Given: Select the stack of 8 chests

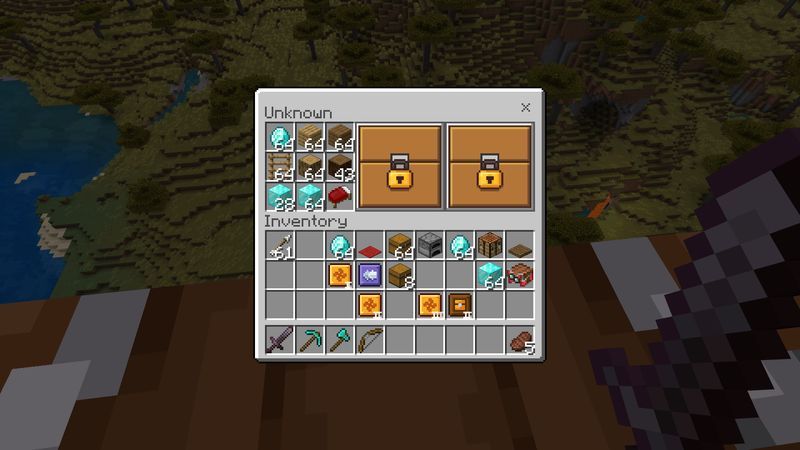Looking at the screenshot, I should [x=400, y=275].
